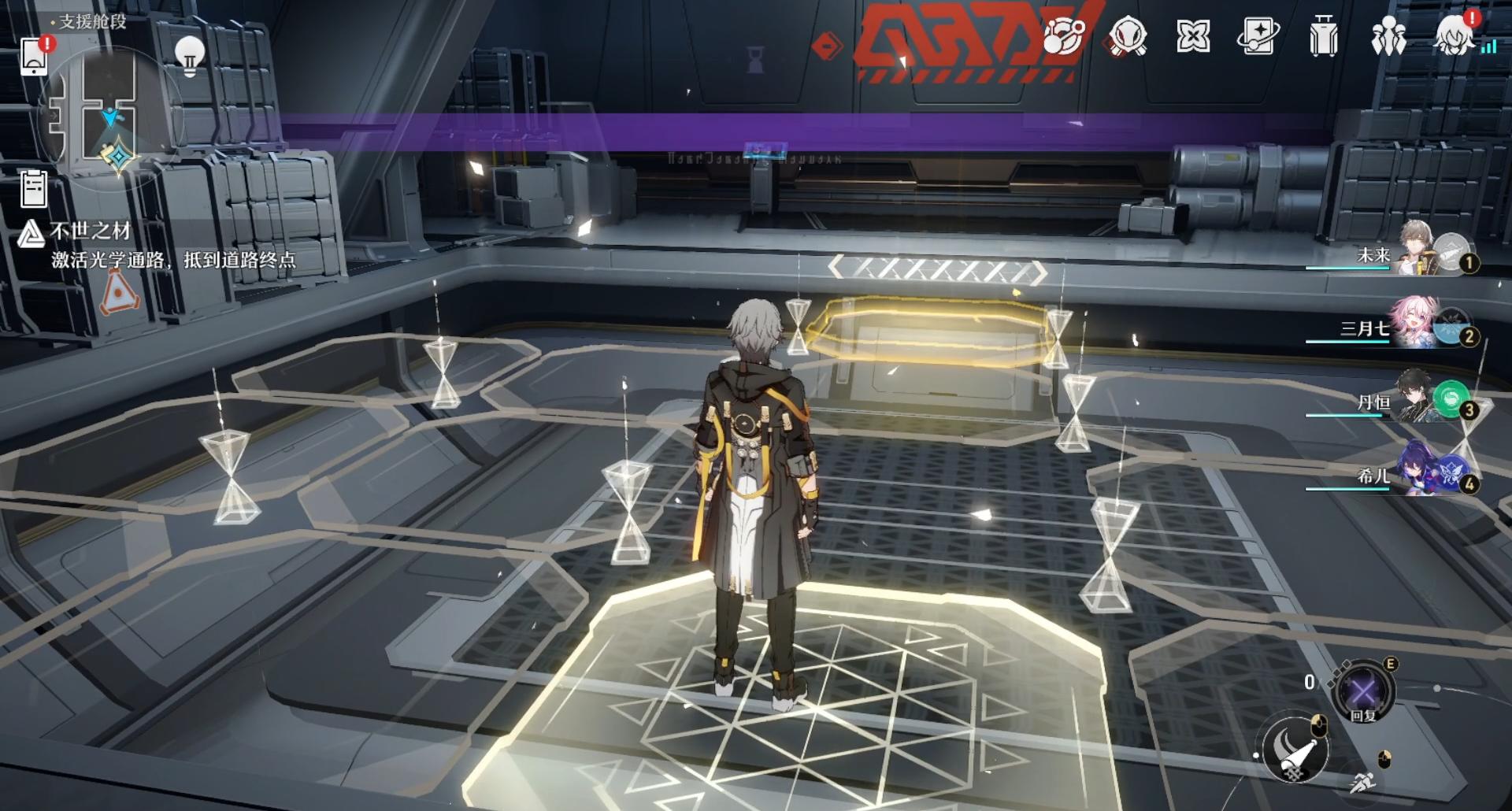Click the lightbulb hint icon
Screen dimensions: 1512x811
(x=189, y=56)
